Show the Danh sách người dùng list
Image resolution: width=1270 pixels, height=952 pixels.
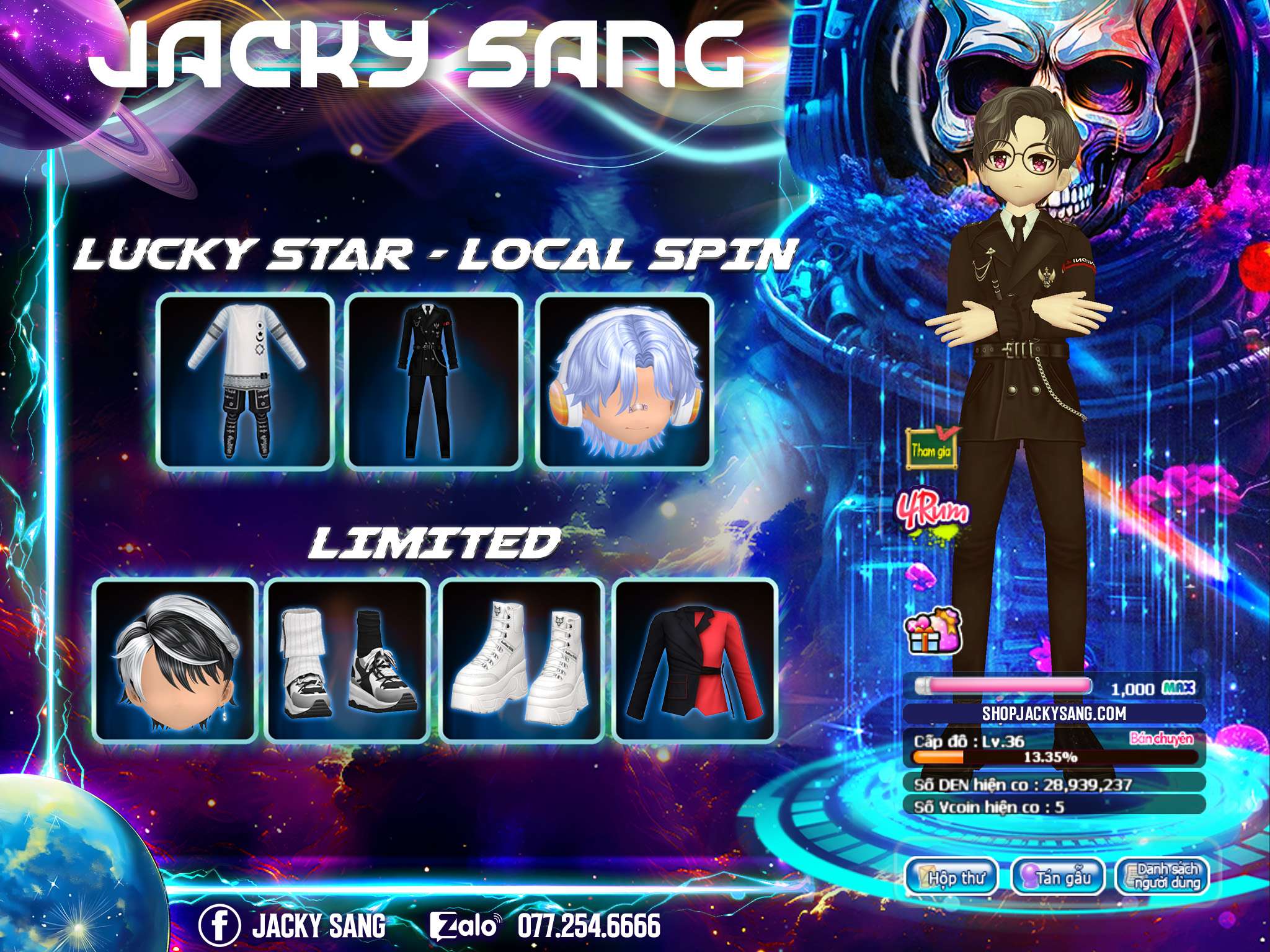click(1163, 877)
